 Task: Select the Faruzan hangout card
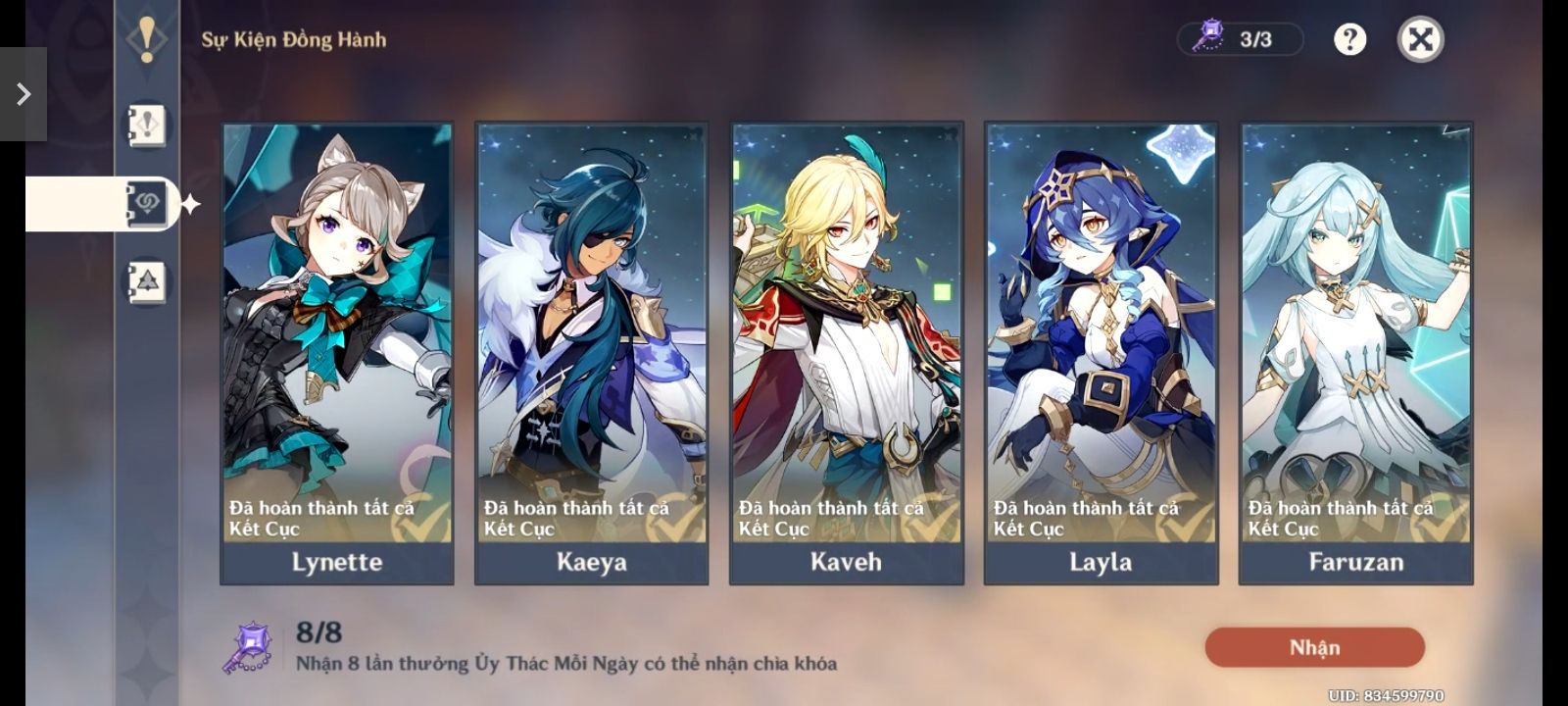point(1355,353)
